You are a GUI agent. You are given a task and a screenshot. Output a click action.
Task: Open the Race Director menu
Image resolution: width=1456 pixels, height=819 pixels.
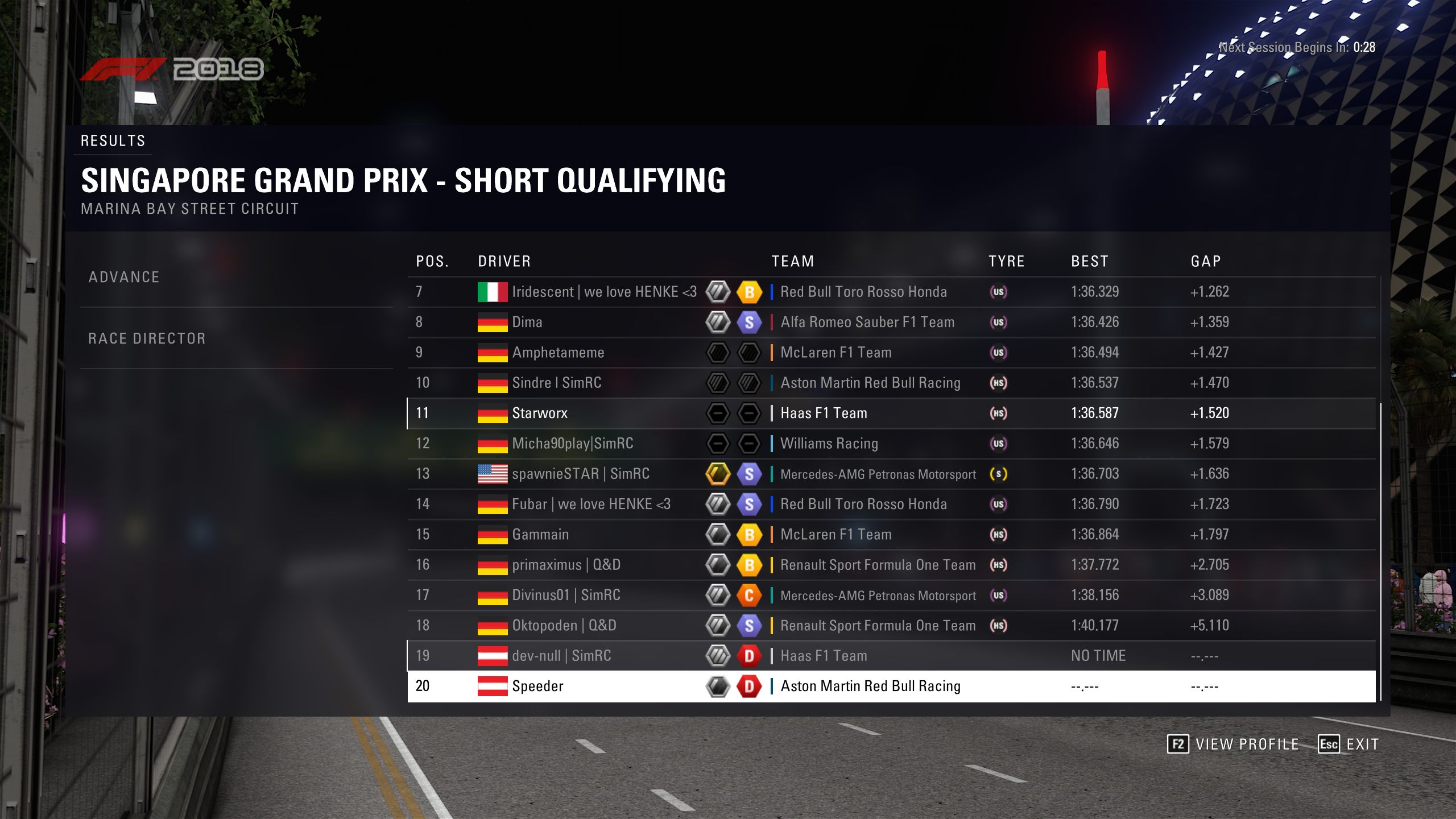[147, 338]
